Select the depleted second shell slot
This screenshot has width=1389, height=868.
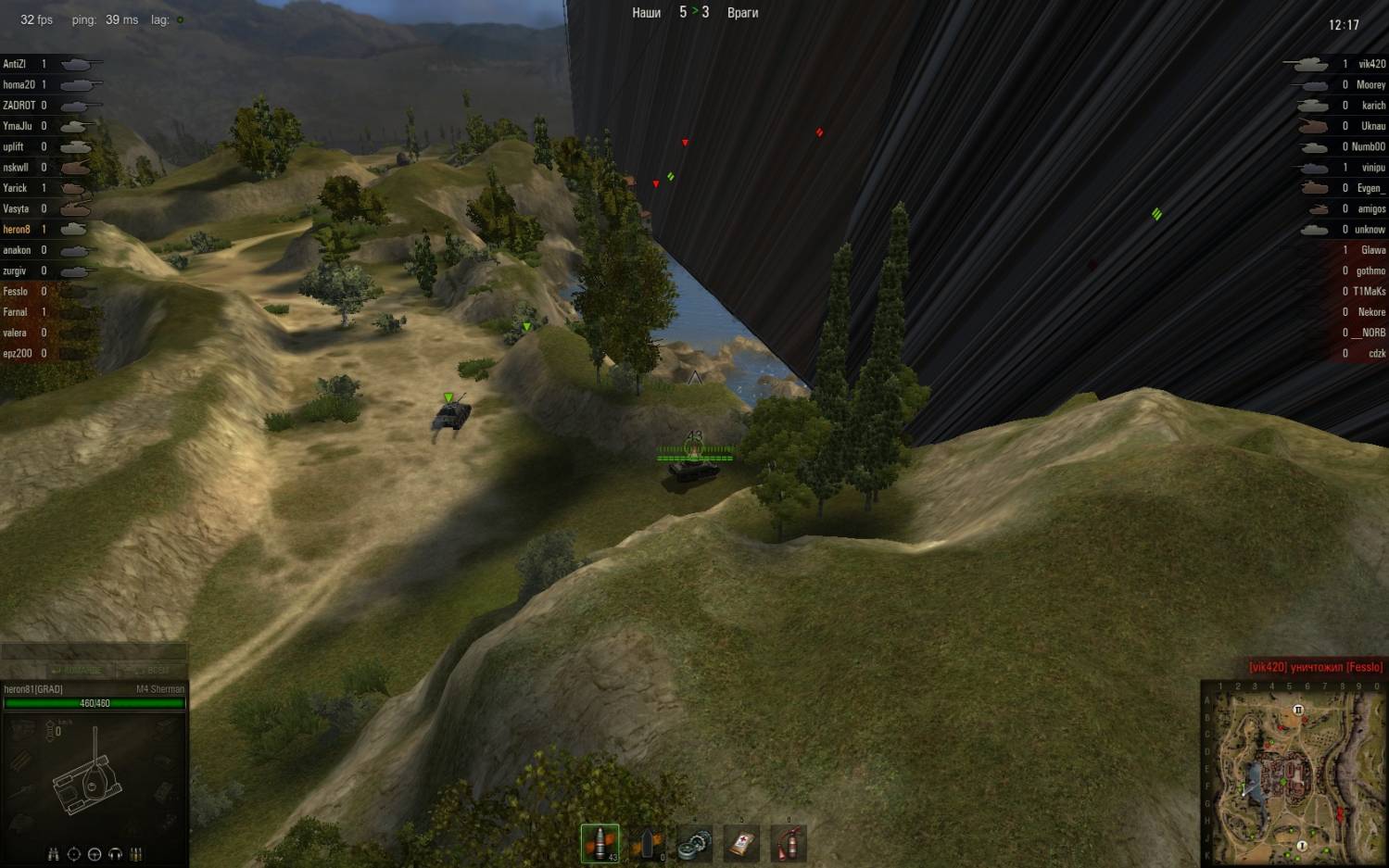(x=648, y=843)
